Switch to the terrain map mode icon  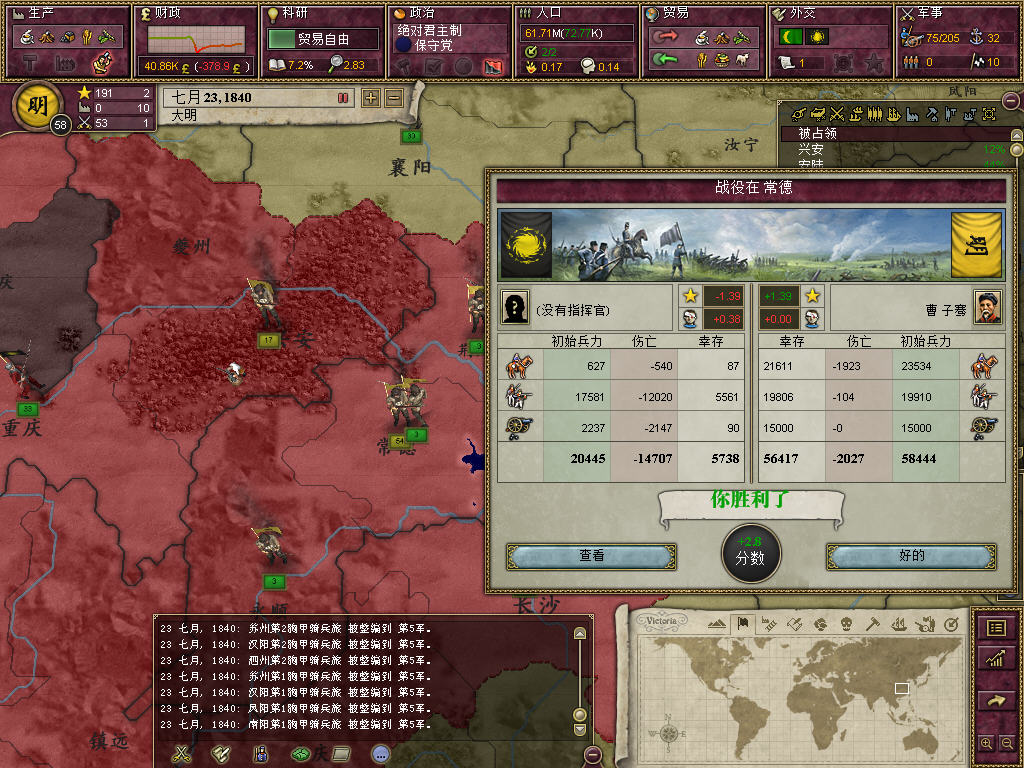click(716, 624)
